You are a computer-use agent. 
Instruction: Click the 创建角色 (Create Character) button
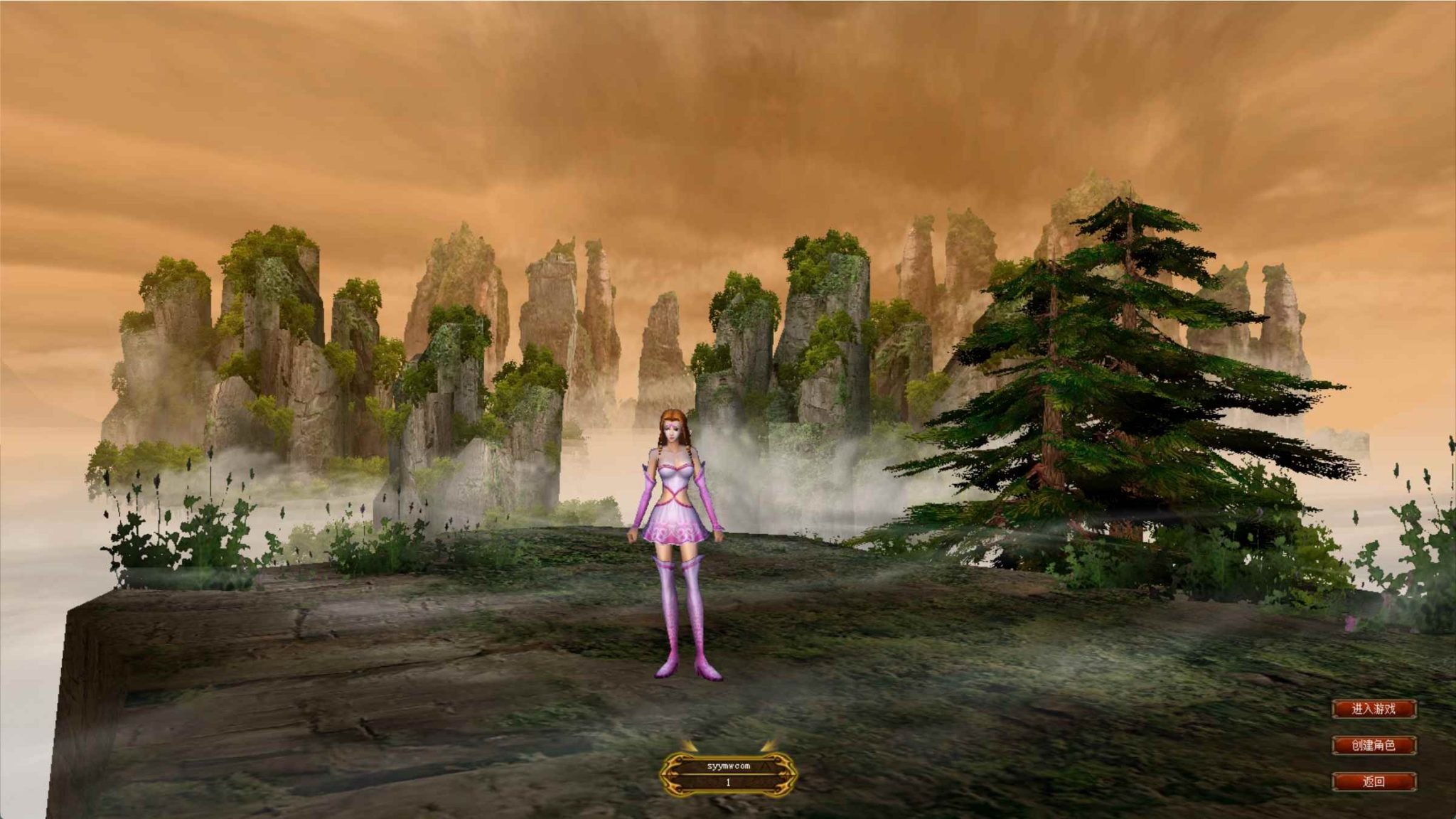click(1374, 745)
